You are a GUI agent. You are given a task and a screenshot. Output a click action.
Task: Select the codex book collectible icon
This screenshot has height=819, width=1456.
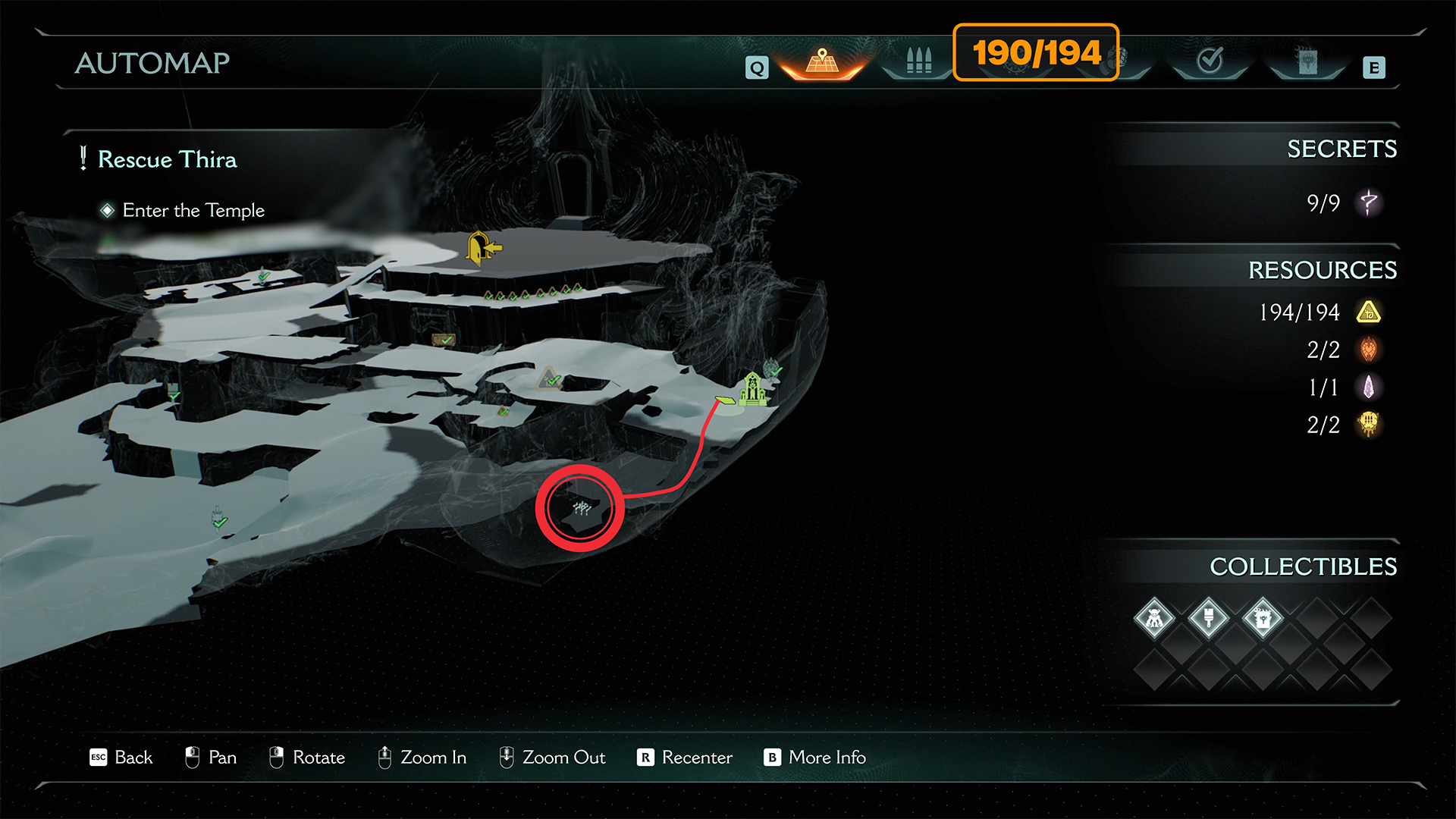coord(1263,619)
